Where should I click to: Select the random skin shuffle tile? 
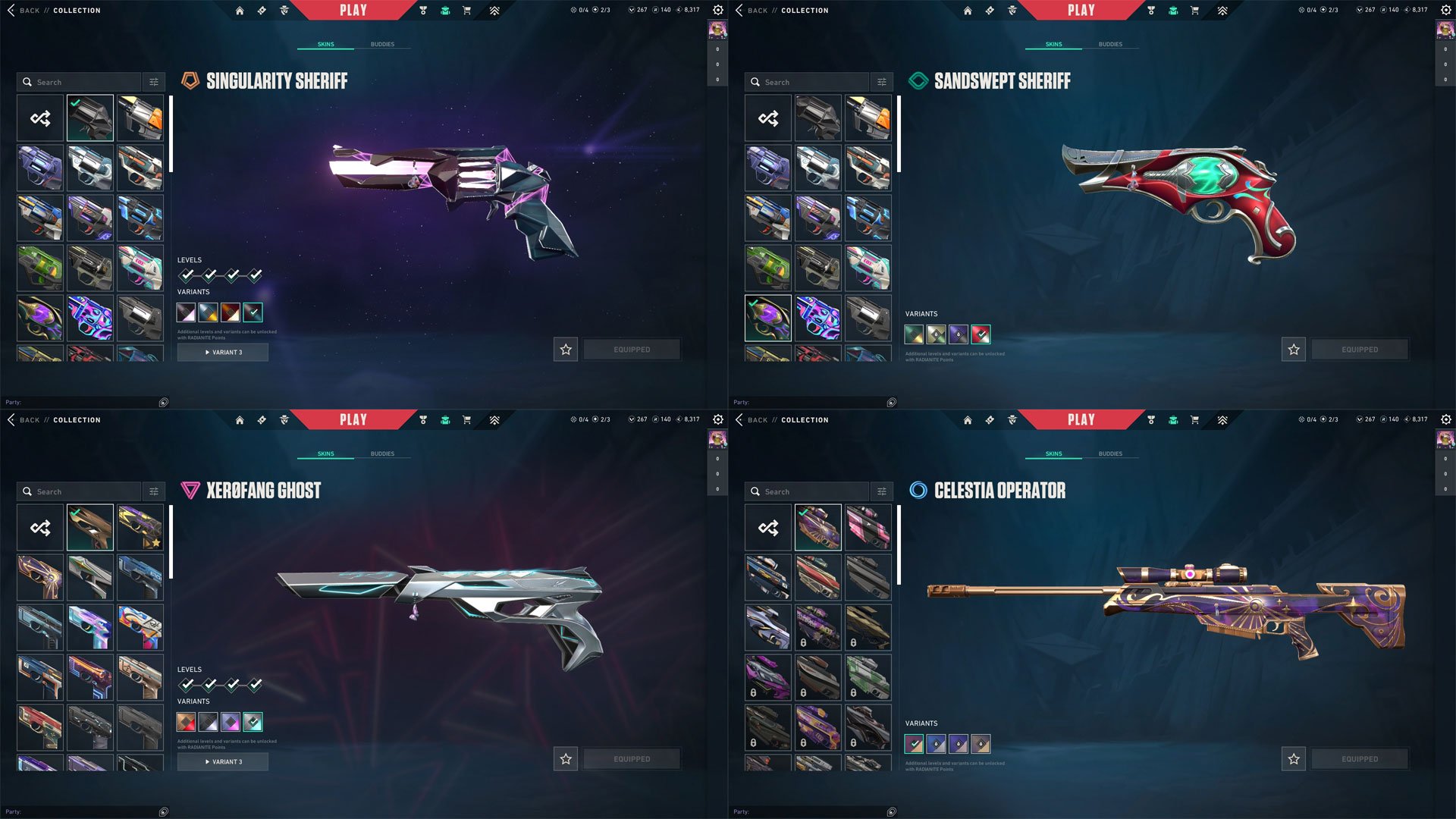pos(39,118)
